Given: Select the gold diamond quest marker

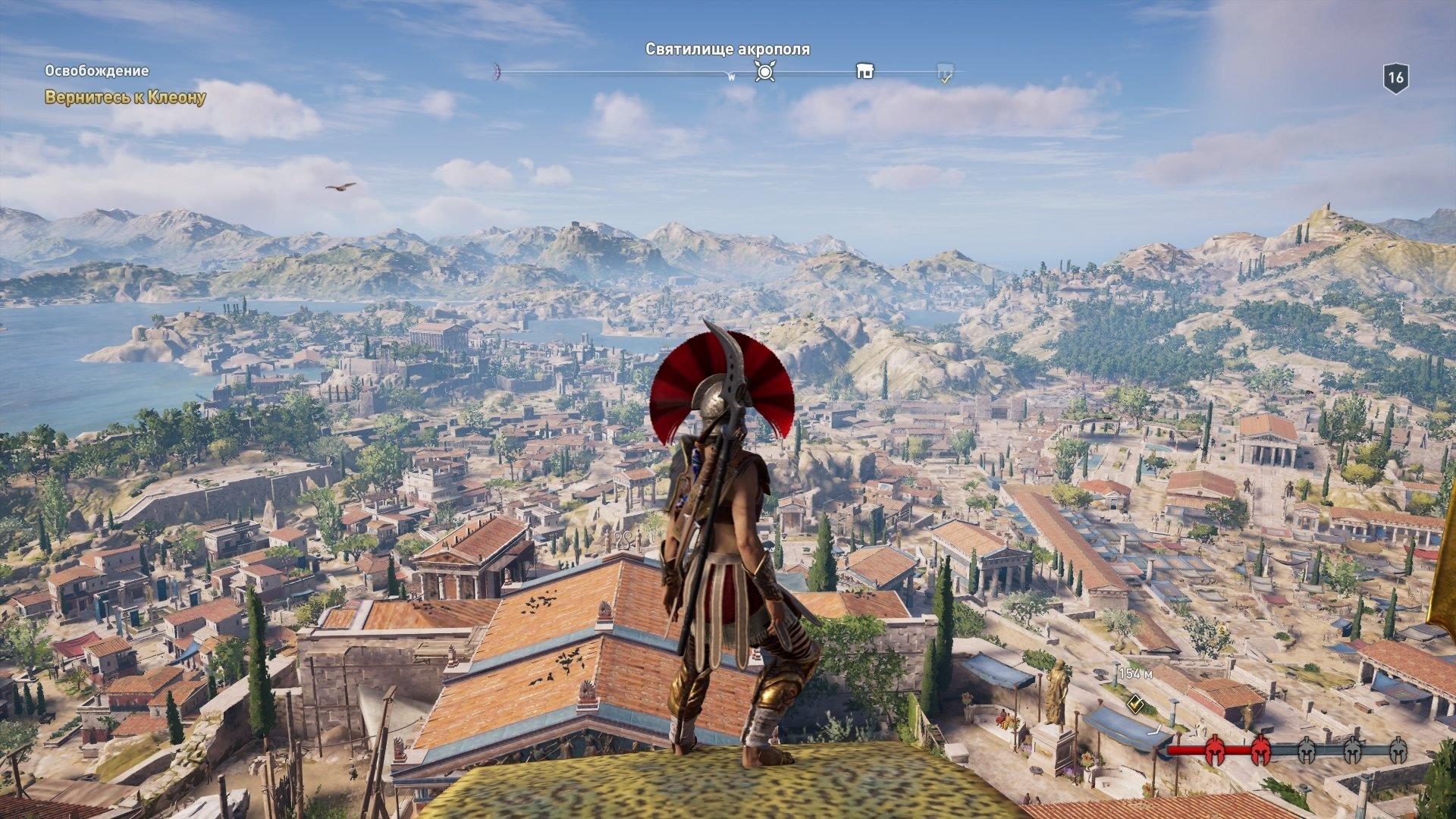Looking at the screenshot, I should [x=1135, y=704].
